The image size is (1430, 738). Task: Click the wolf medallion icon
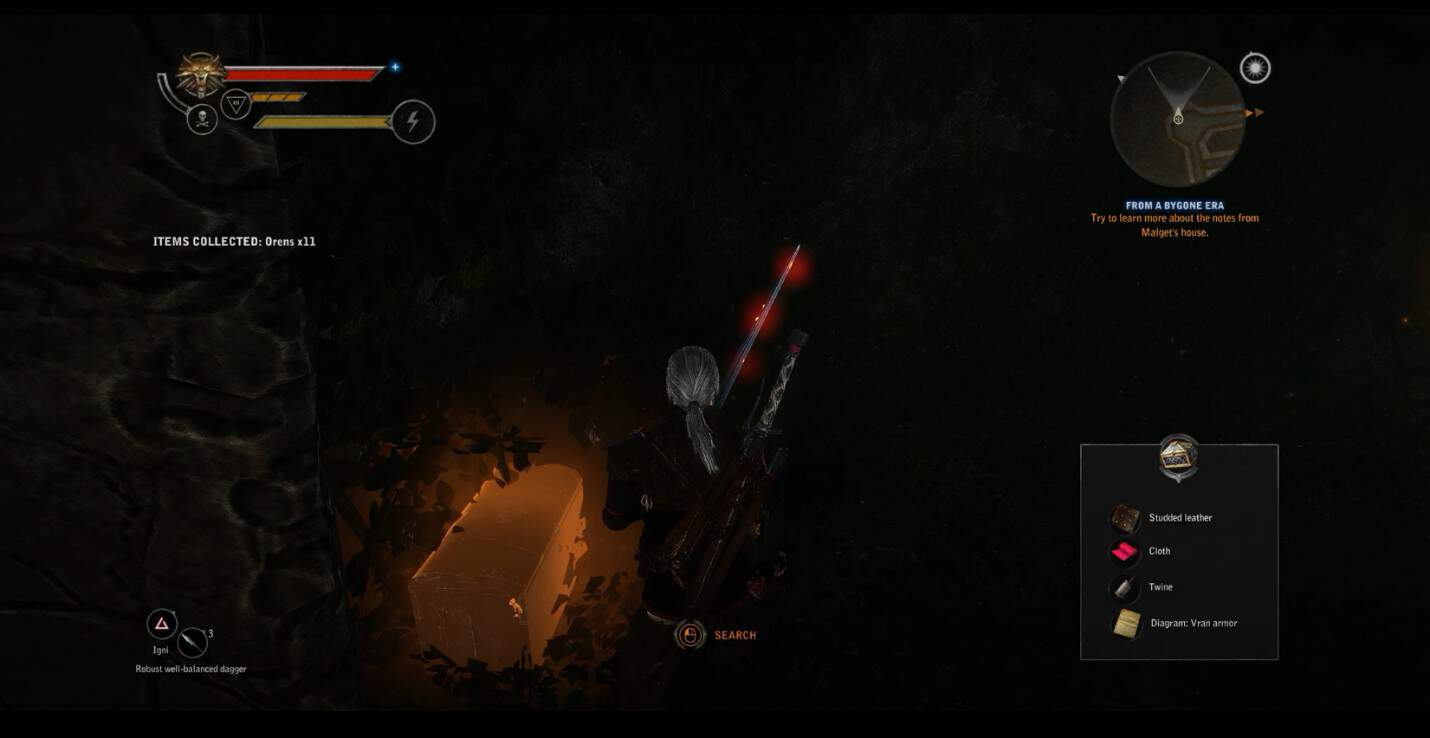point(200,74)
